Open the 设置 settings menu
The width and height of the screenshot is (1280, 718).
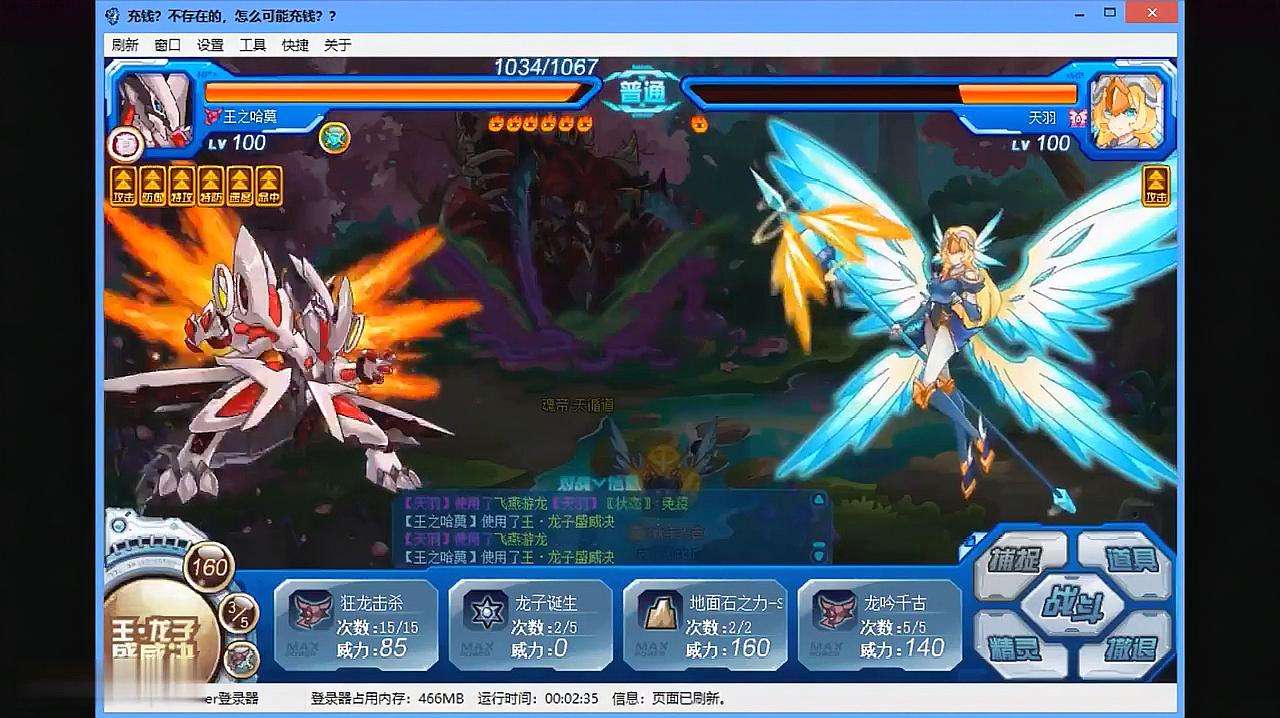(x=210, y=45)
